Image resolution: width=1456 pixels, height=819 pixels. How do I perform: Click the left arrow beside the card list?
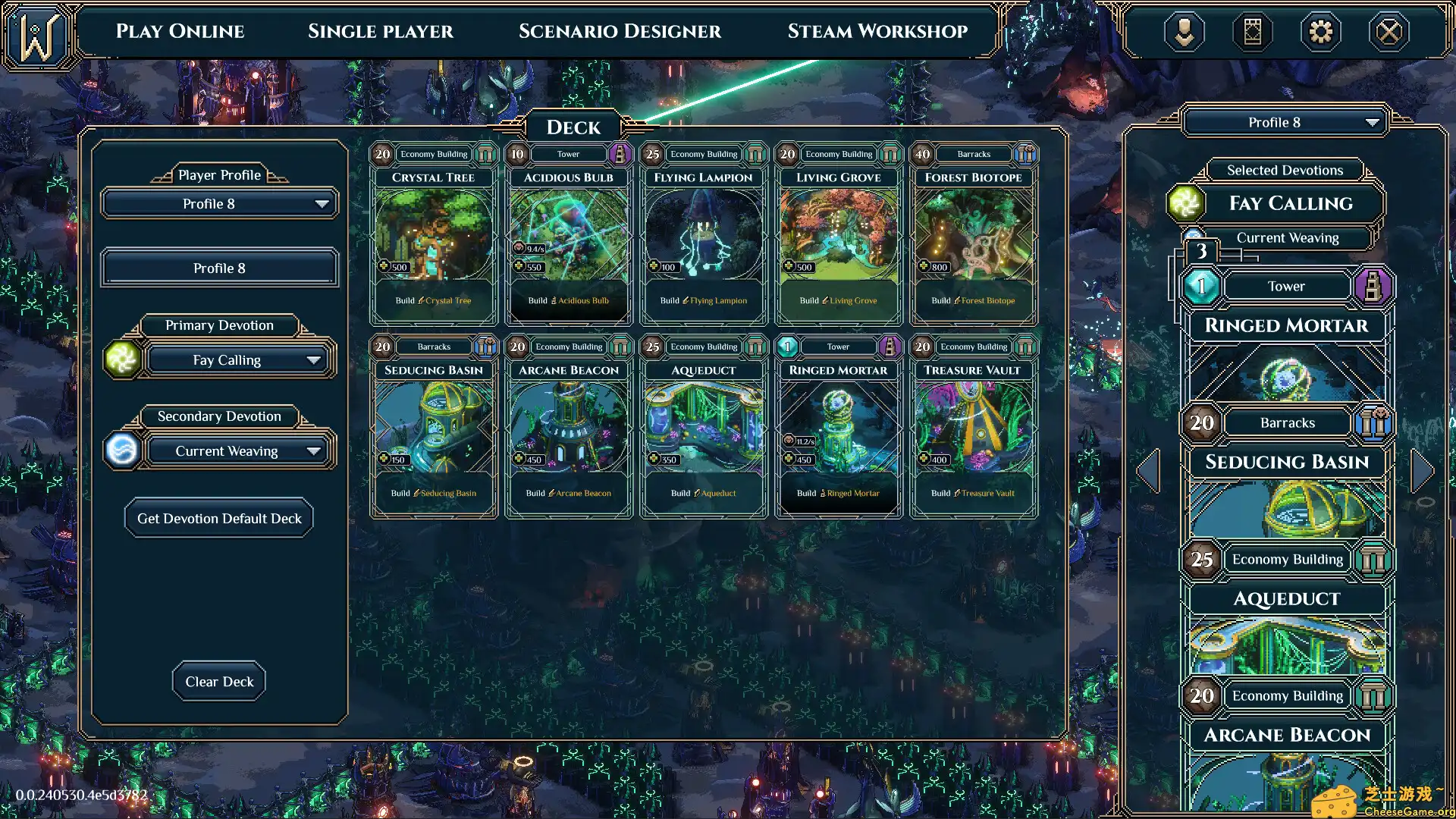[x=1148, y=471]
